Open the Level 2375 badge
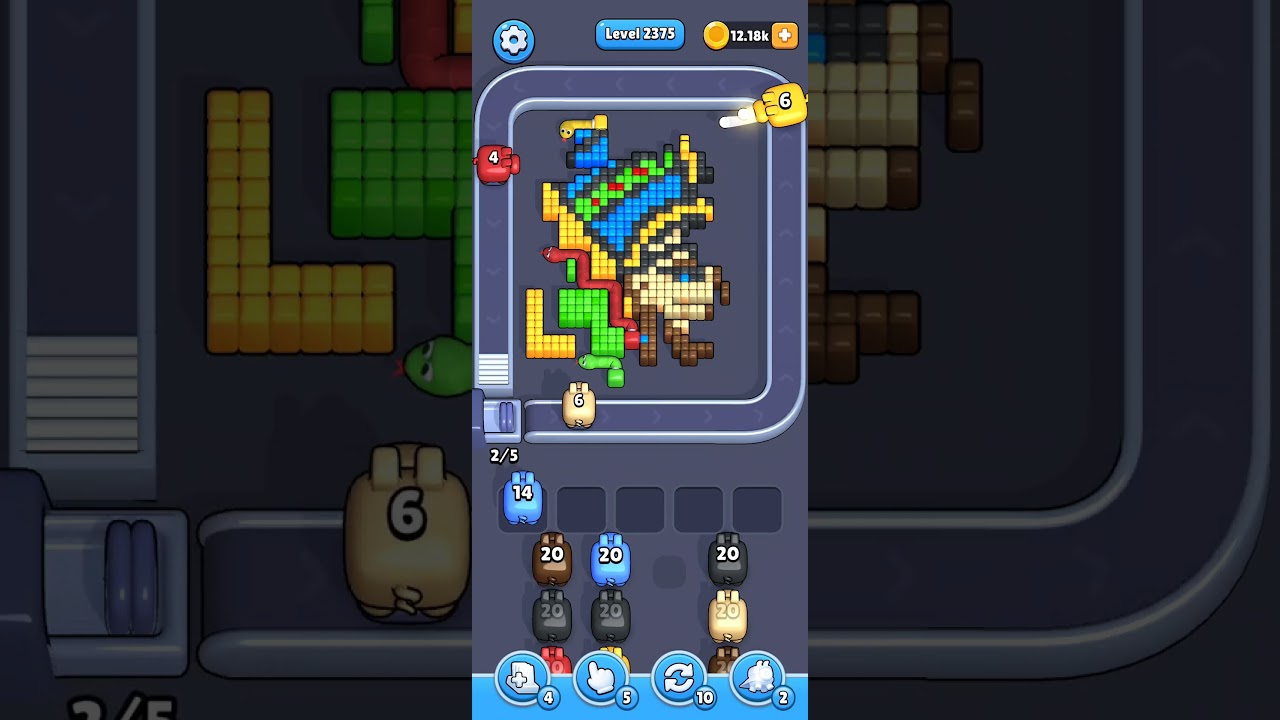 click(x=639, y=33)
